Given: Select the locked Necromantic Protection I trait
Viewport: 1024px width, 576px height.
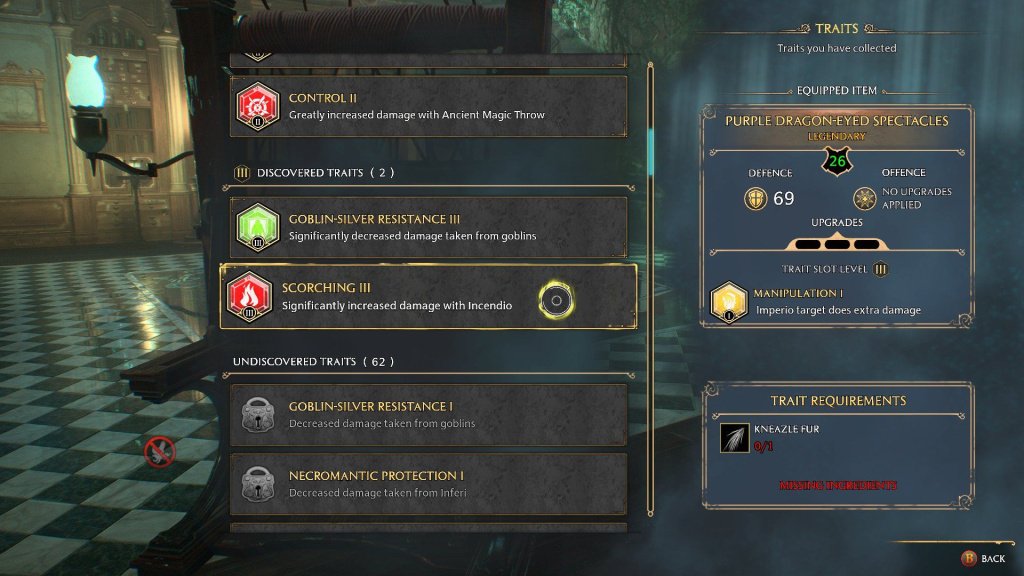Looking at the screenshot, I should pos(428,484).
